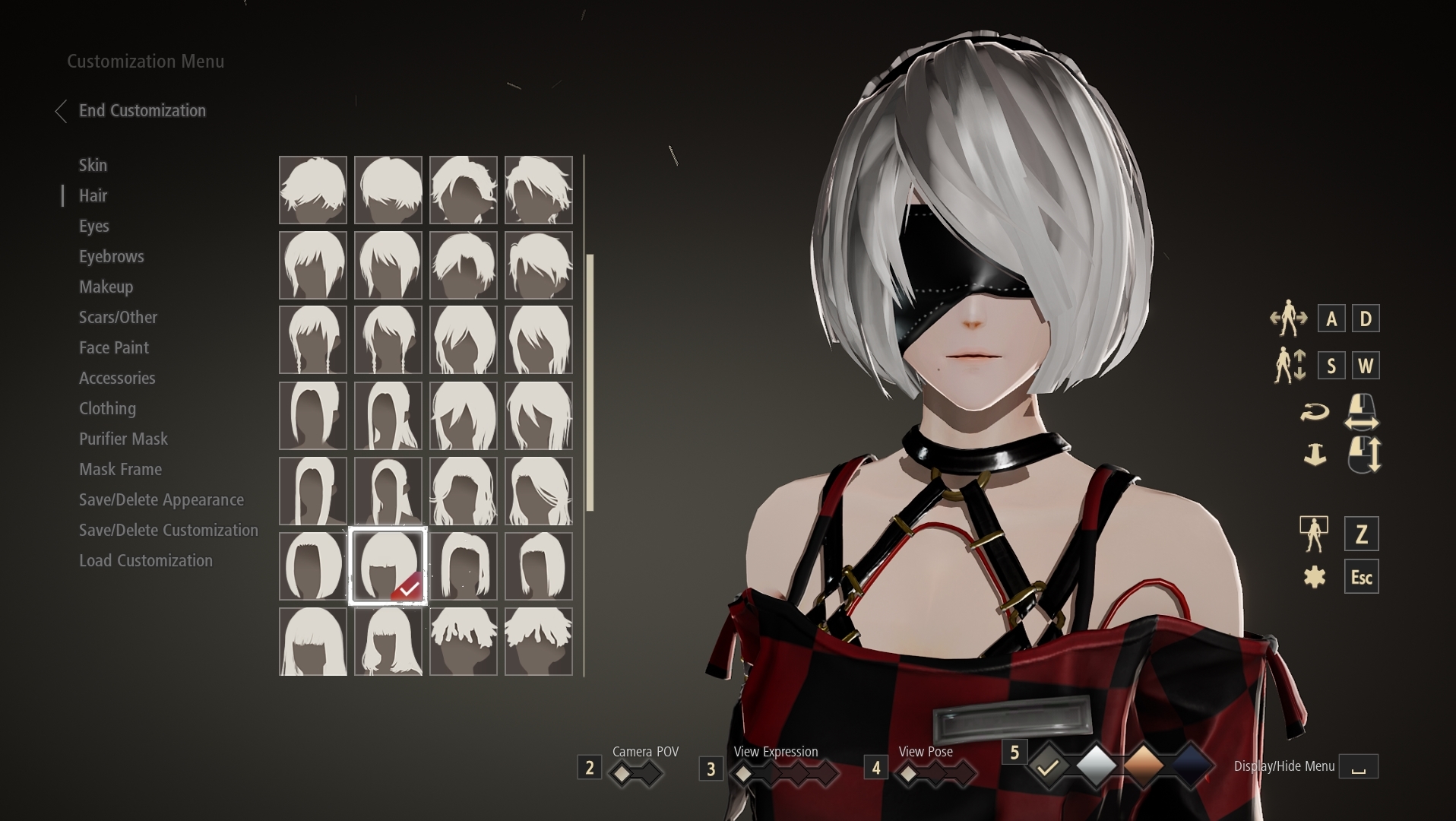Switch to the Eyebrows category
The height and width of the screenshot is (821, 1456).
coord(111,256)
